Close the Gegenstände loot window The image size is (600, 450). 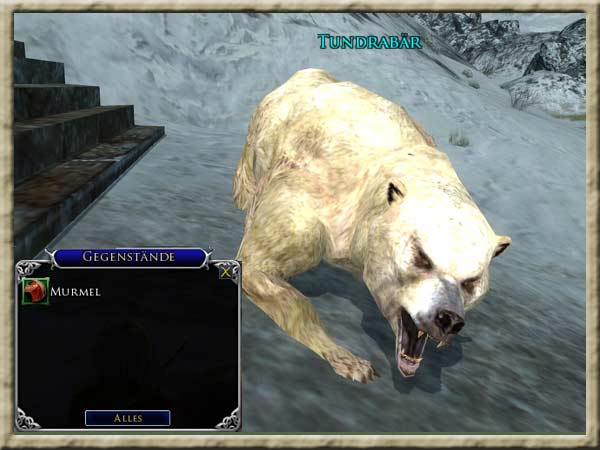tap(227, 270)
